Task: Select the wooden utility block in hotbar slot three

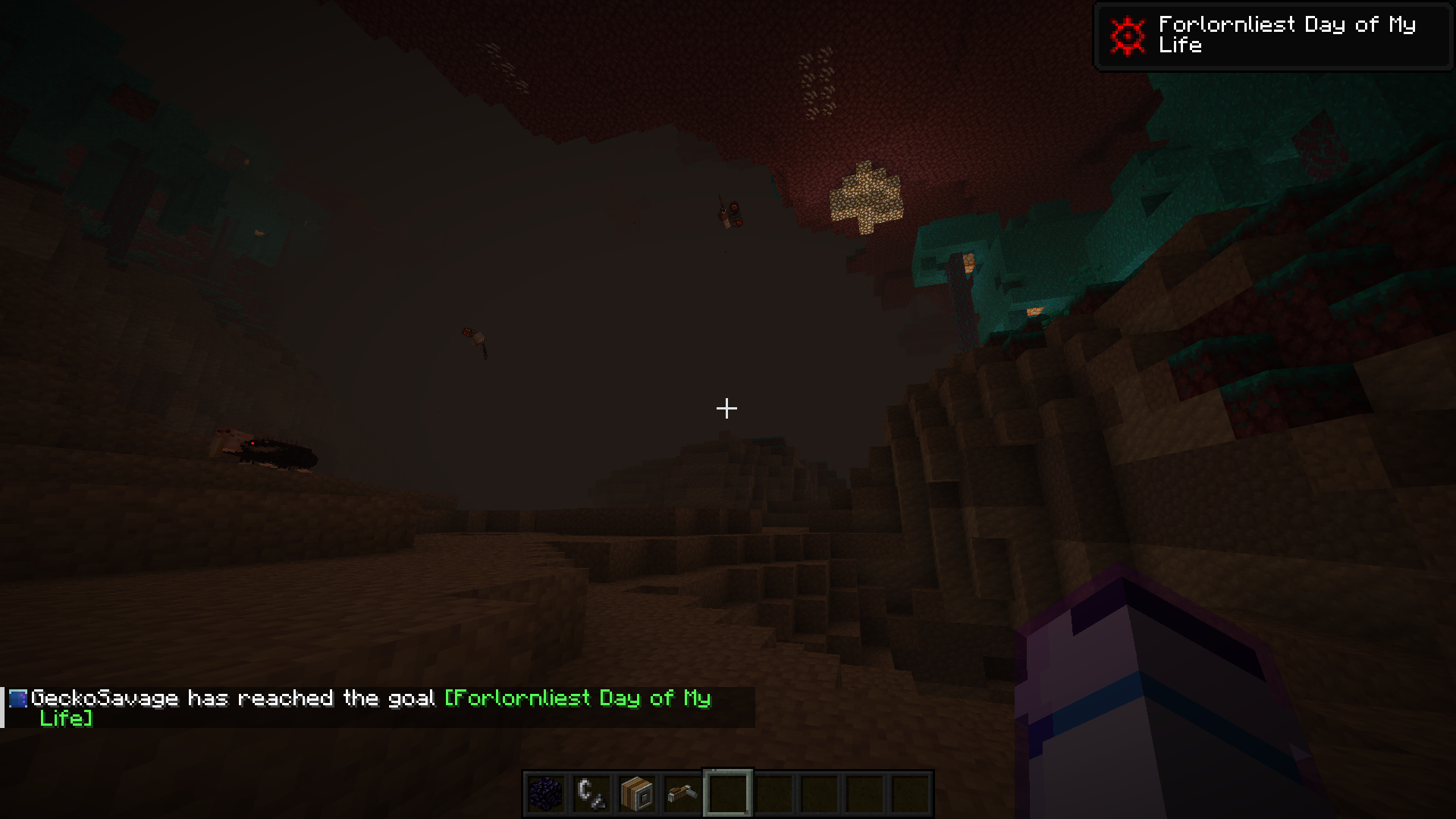Action: pyautogui.click(x=635, y=791)
